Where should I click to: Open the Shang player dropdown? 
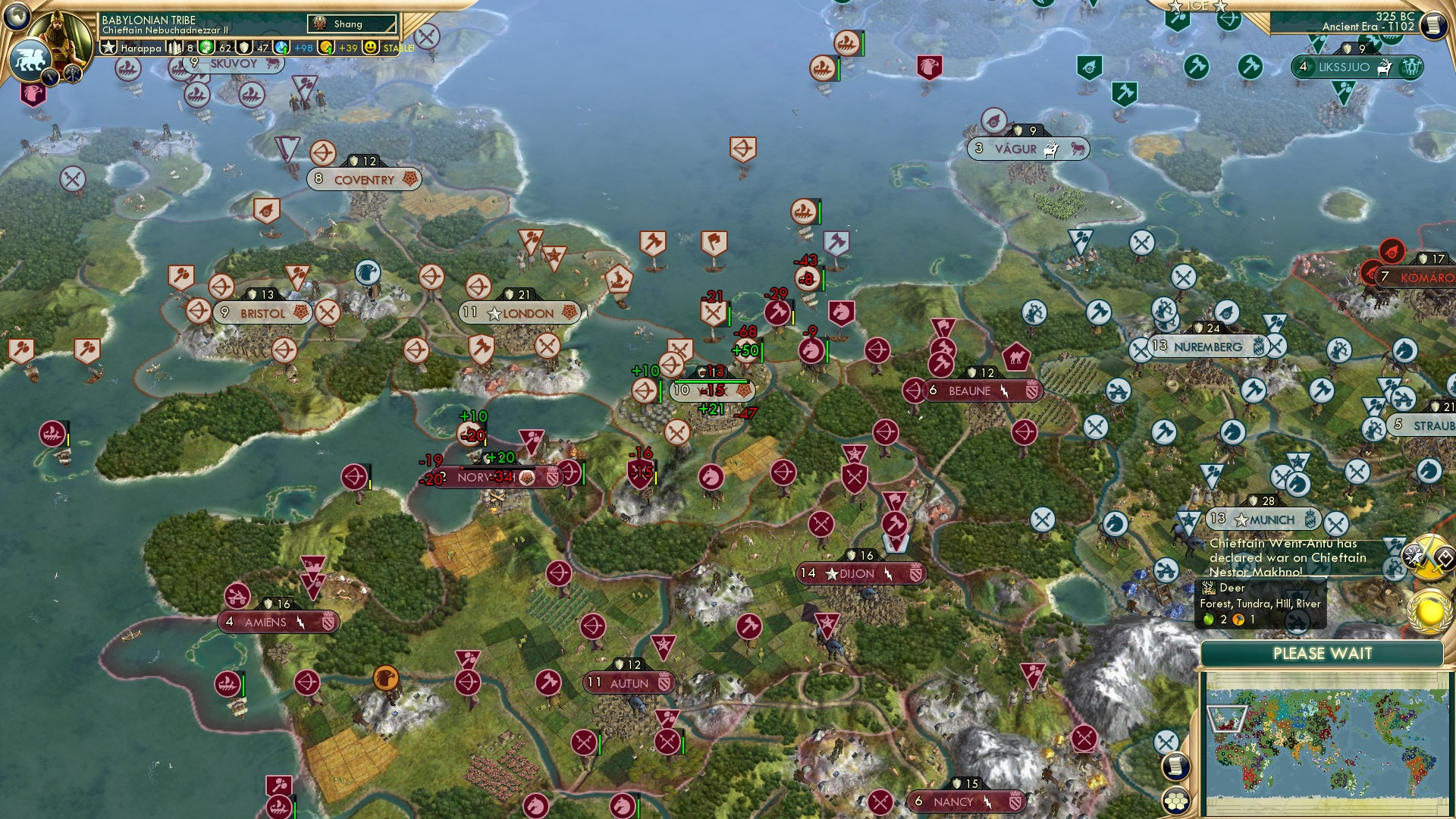pos(350,24)
